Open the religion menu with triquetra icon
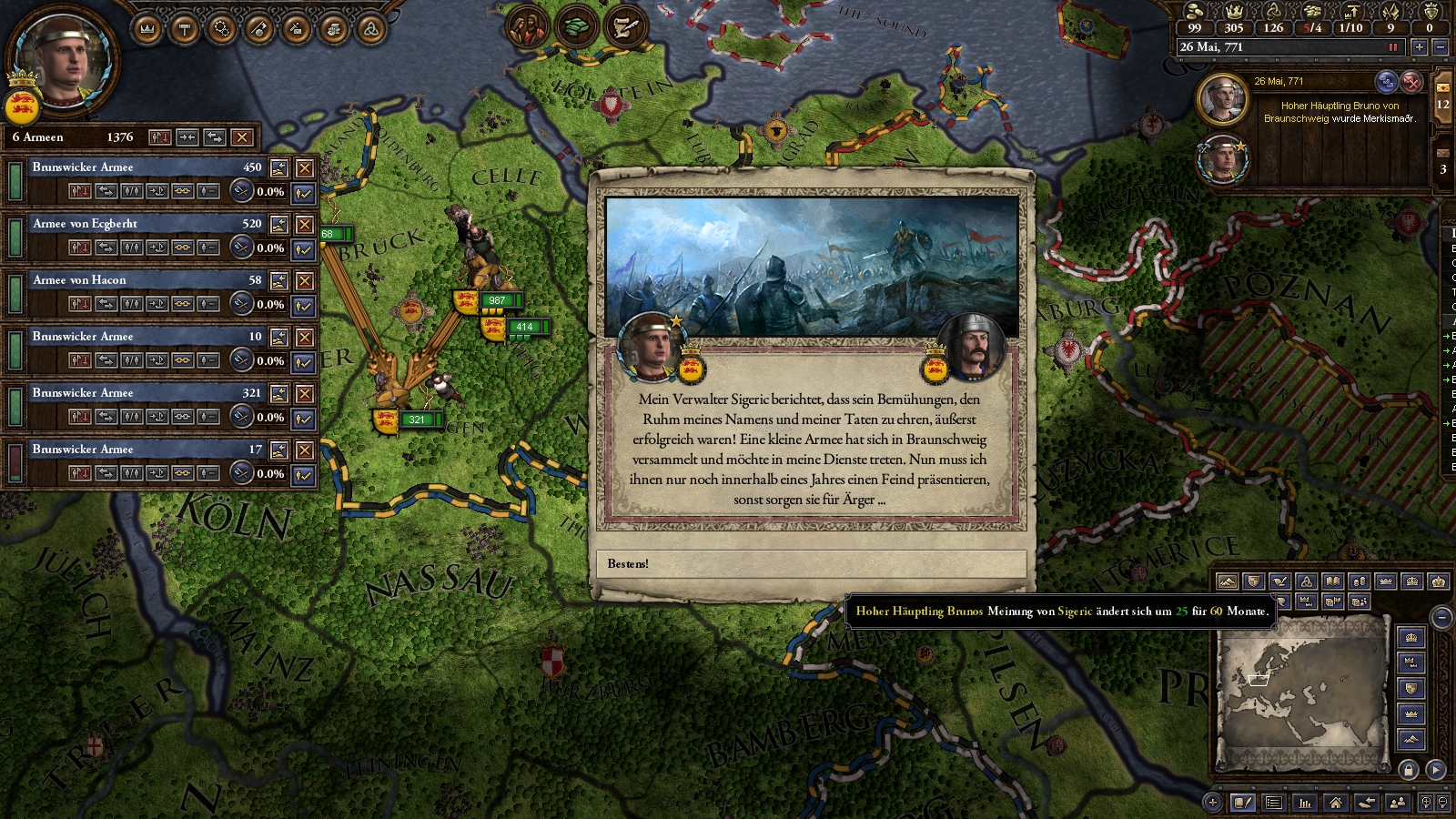The image size is (1456, 819). click(370, 30)
